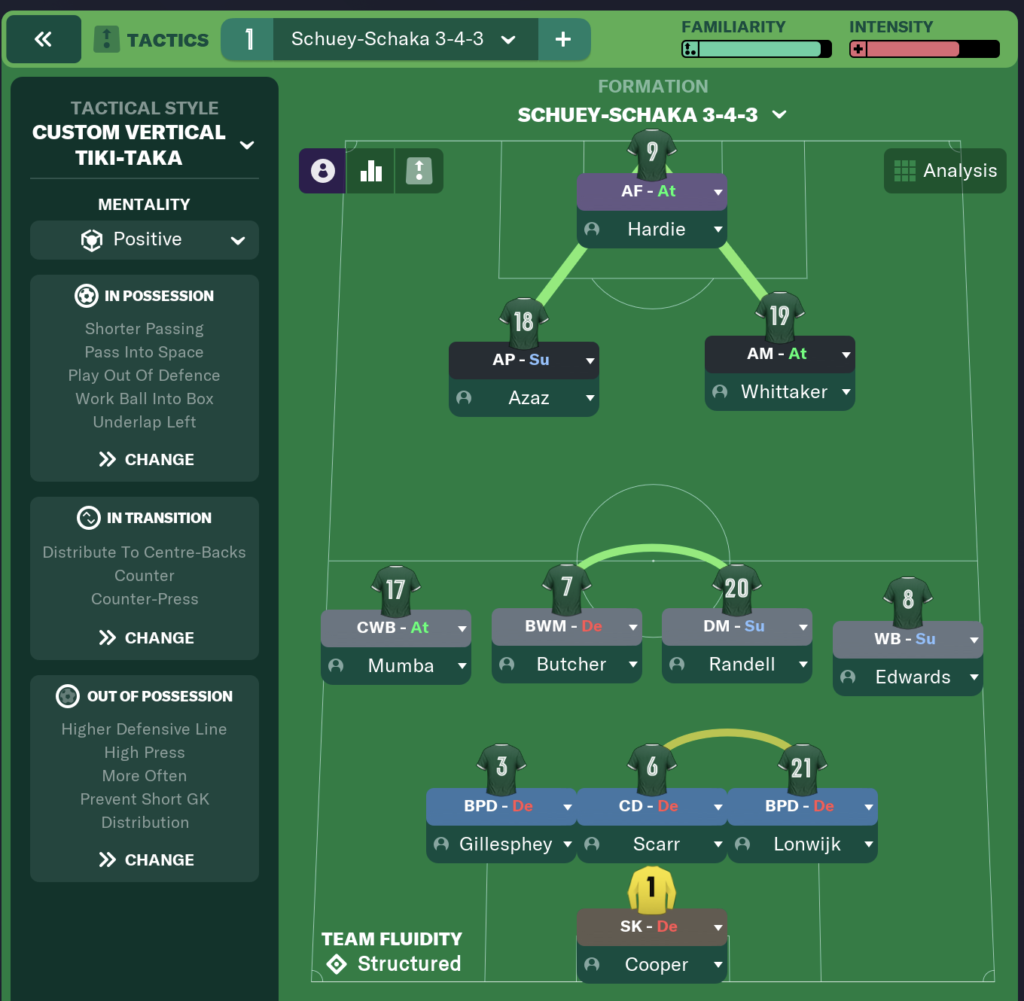This screenshot has width=1024, height=1001.
Task: Change Azaz's AP support role
Action: [590, 360]
